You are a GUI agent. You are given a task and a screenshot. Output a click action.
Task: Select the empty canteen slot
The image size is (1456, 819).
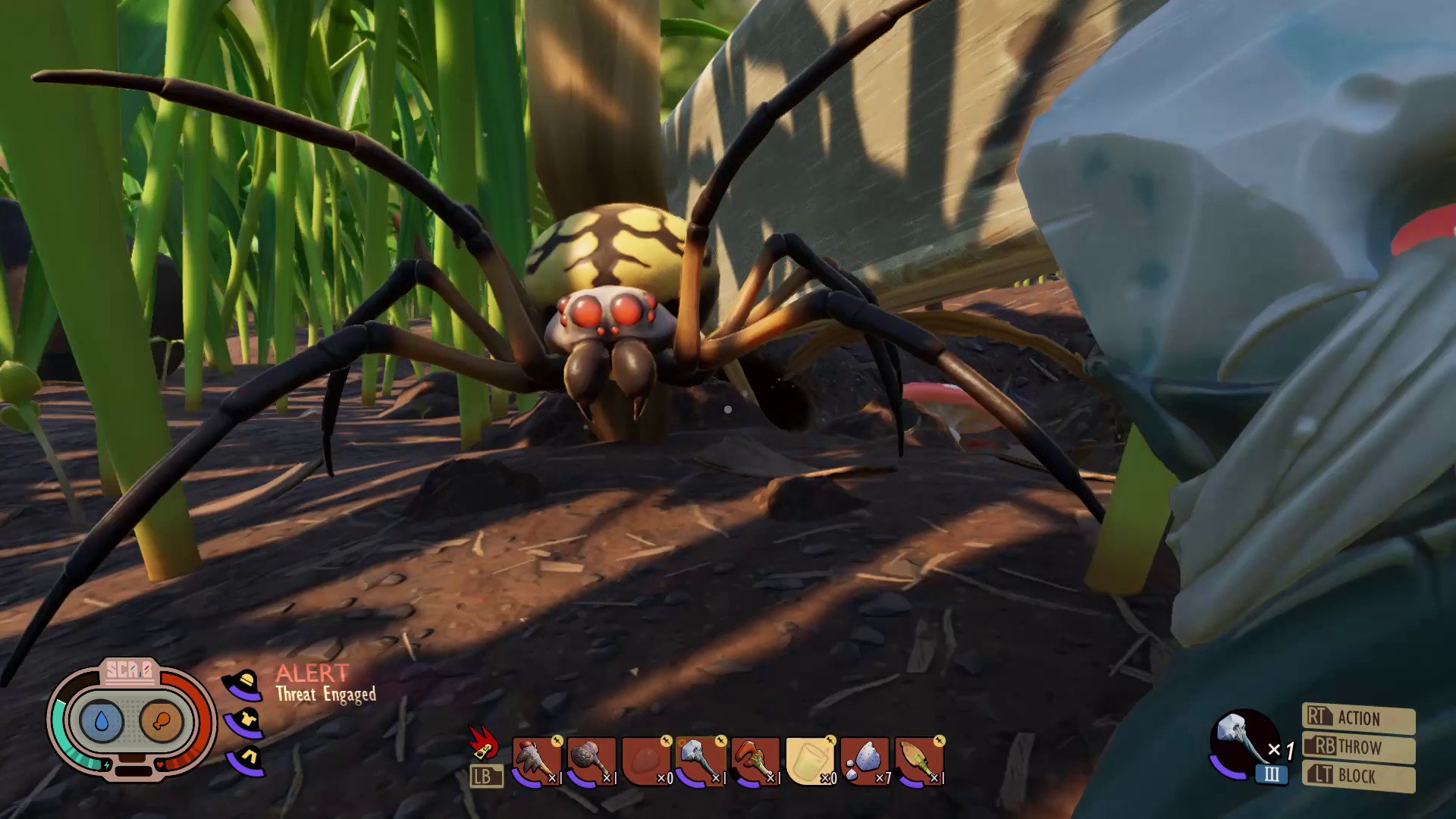[810, 761]
